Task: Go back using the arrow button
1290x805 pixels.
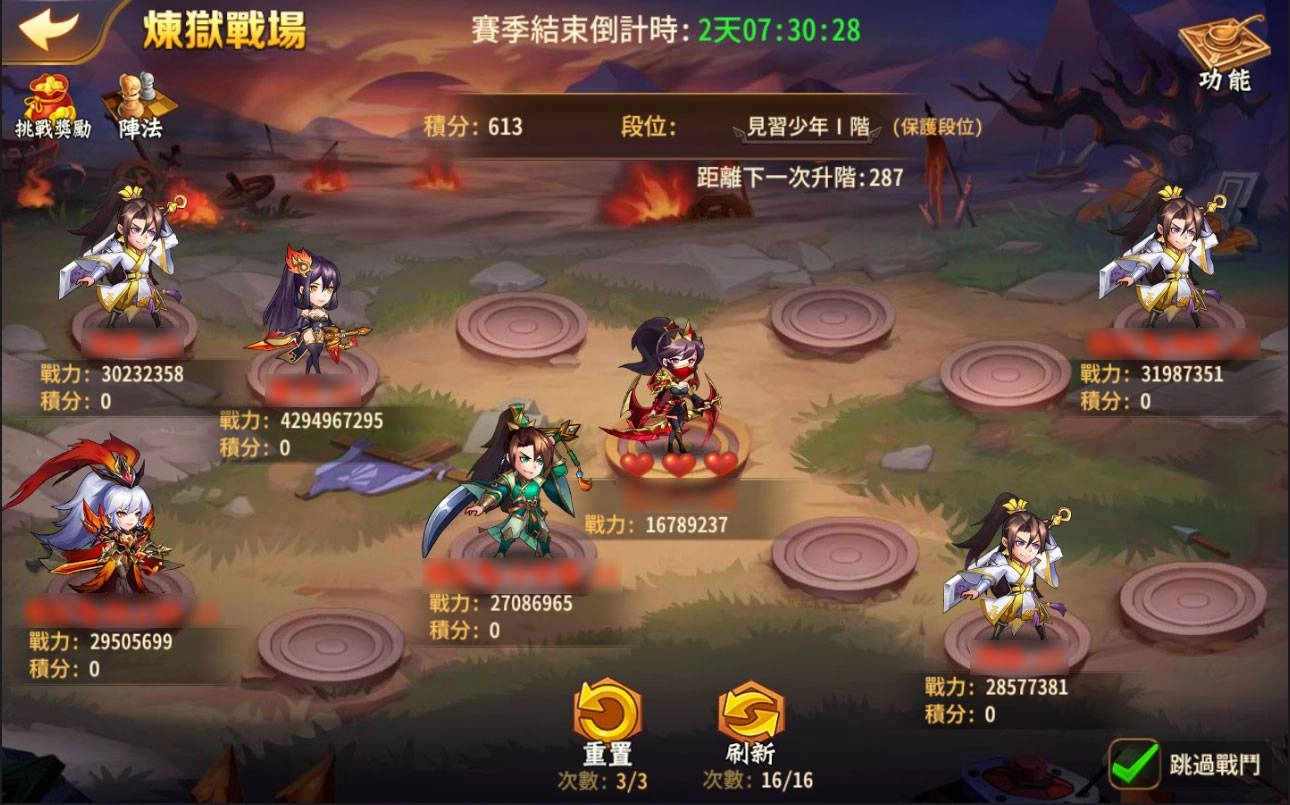Action: [48, 28]
